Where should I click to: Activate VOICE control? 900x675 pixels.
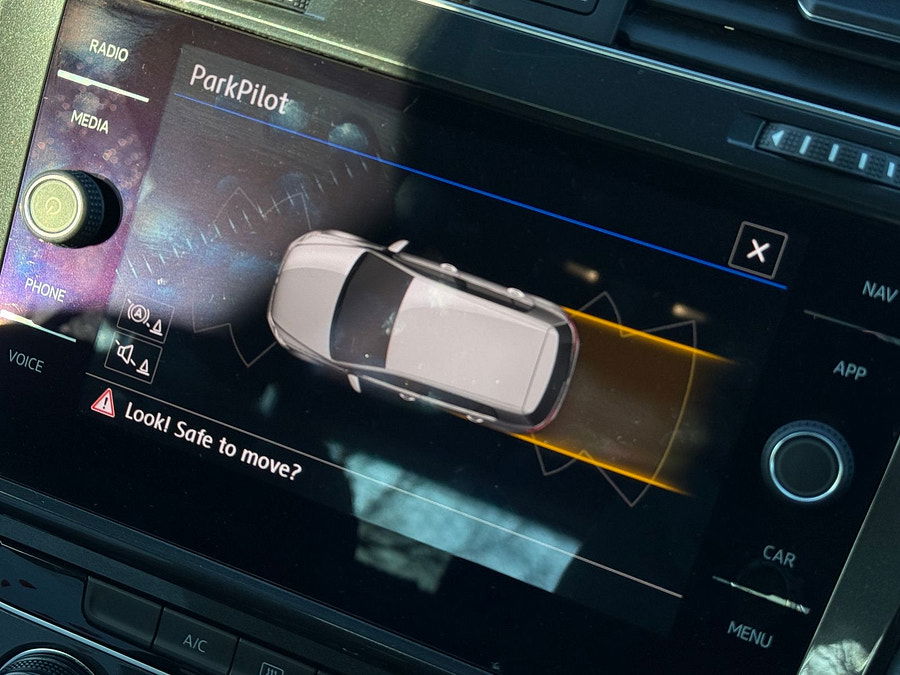coord(26,361)
